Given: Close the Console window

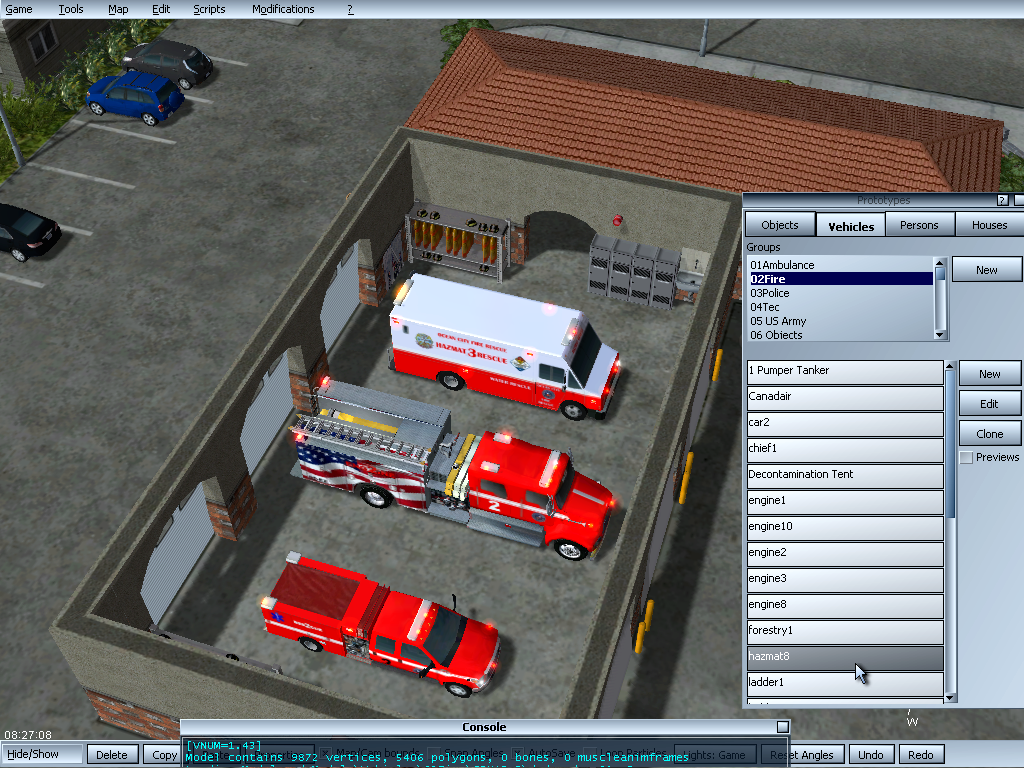Looking at the screenshot, I should 783,727.
